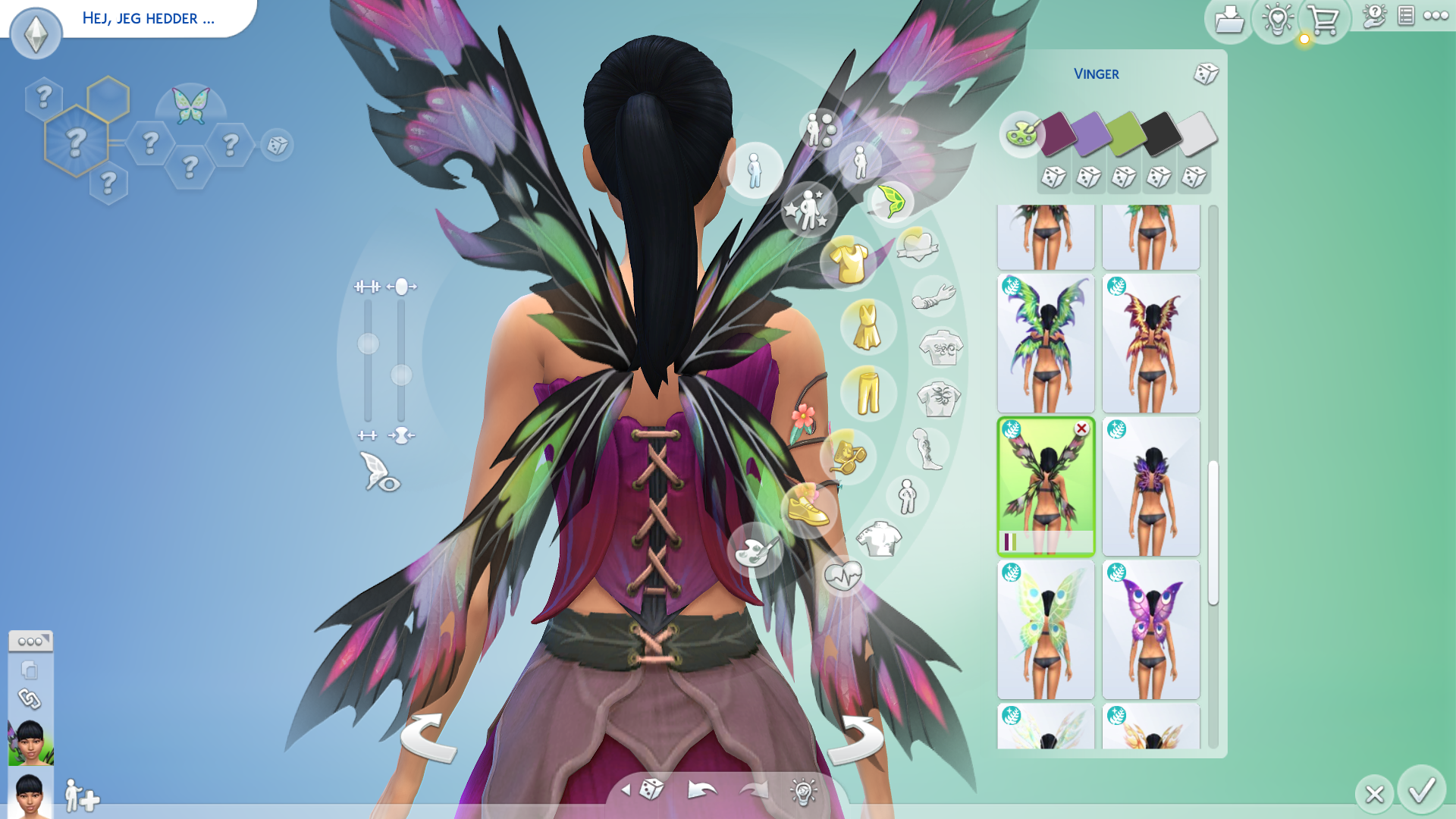Open the shoes category
The image size is (1456, 819).
(x=808, y=510)
